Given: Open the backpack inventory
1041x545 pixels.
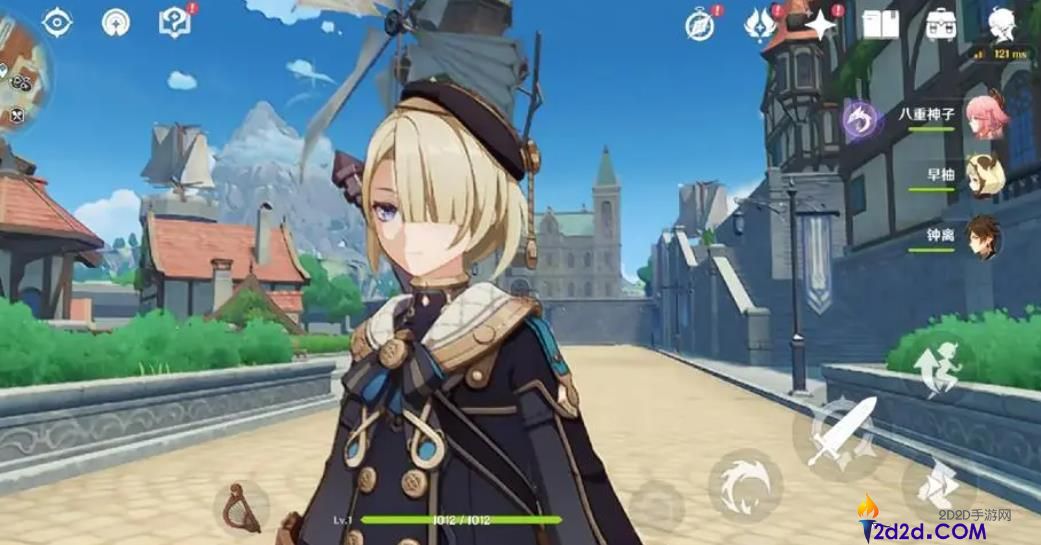Looking at the screenshot, I should [x=940, y=25].
